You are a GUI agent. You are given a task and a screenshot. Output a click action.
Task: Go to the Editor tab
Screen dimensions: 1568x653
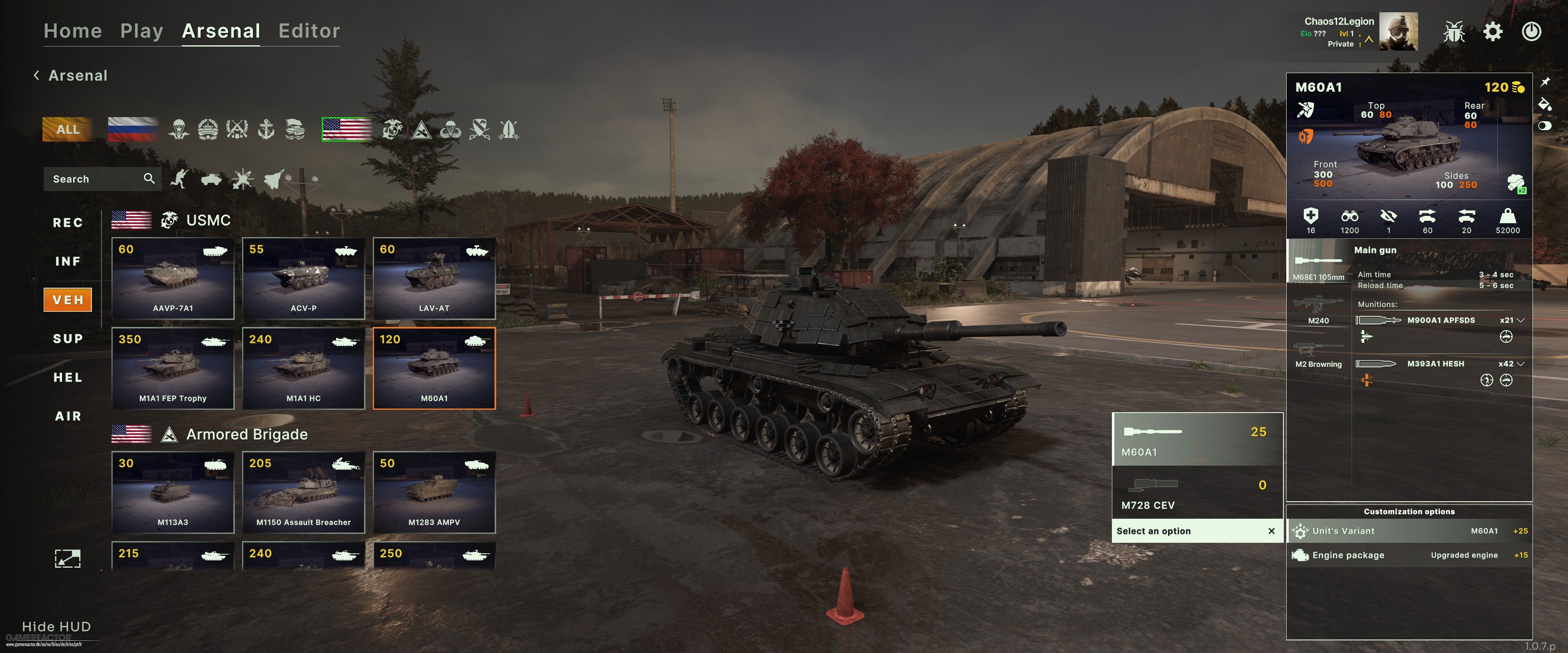point(309,31)
